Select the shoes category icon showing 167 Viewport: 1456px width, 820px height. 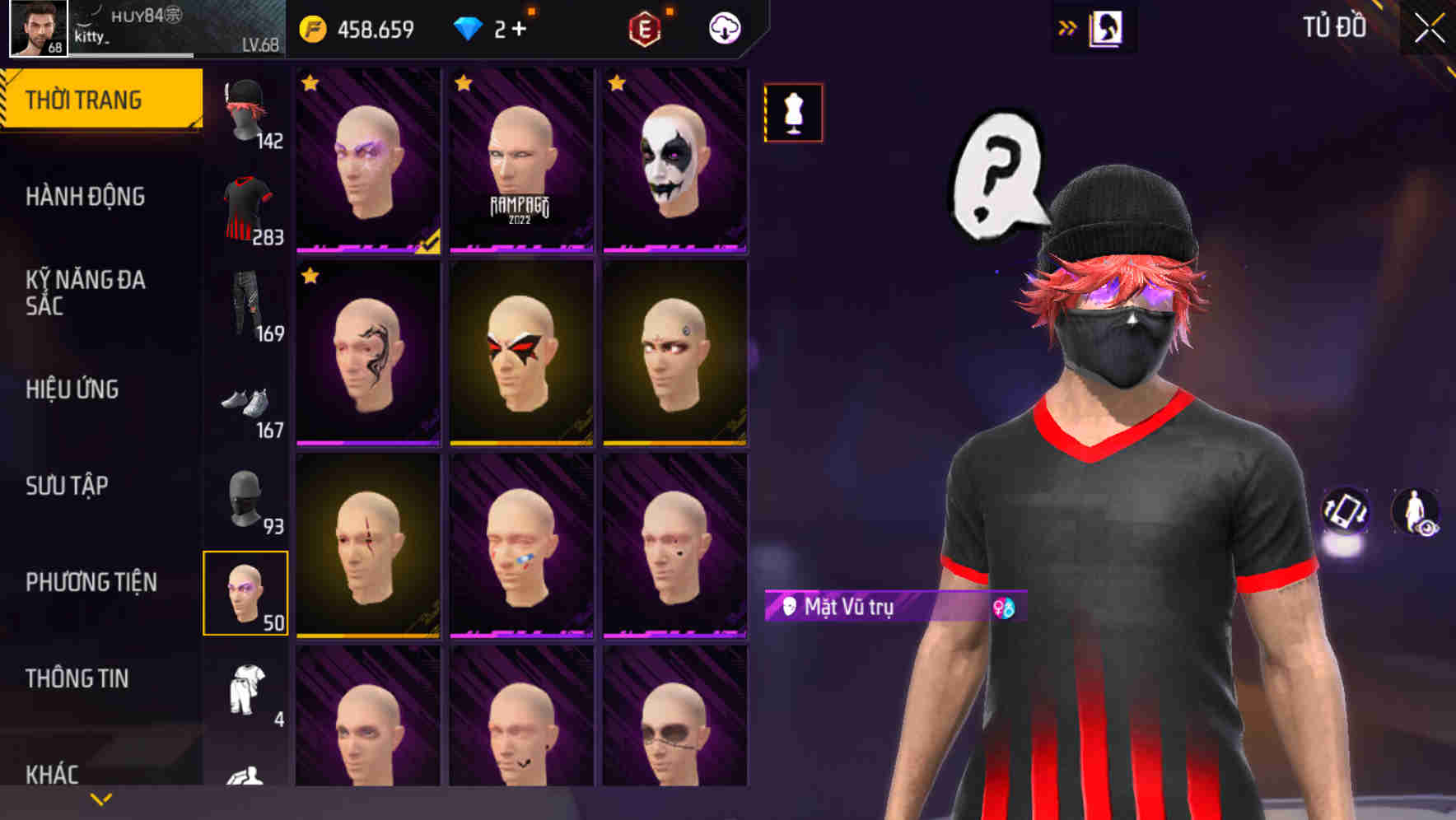(246, 403)
